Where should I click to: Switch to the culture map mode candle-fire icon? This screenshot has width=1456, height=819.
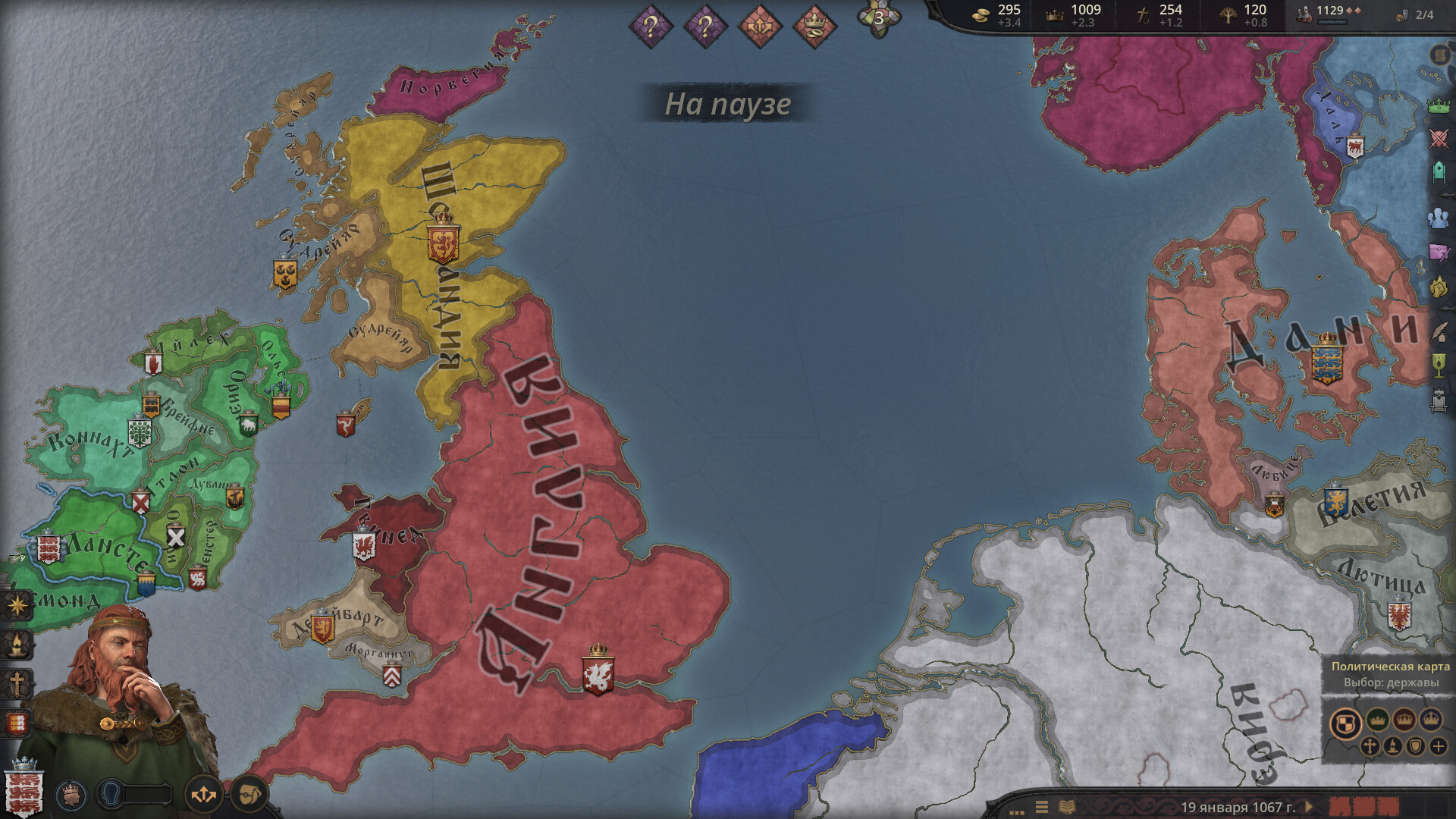(1392, 747)
